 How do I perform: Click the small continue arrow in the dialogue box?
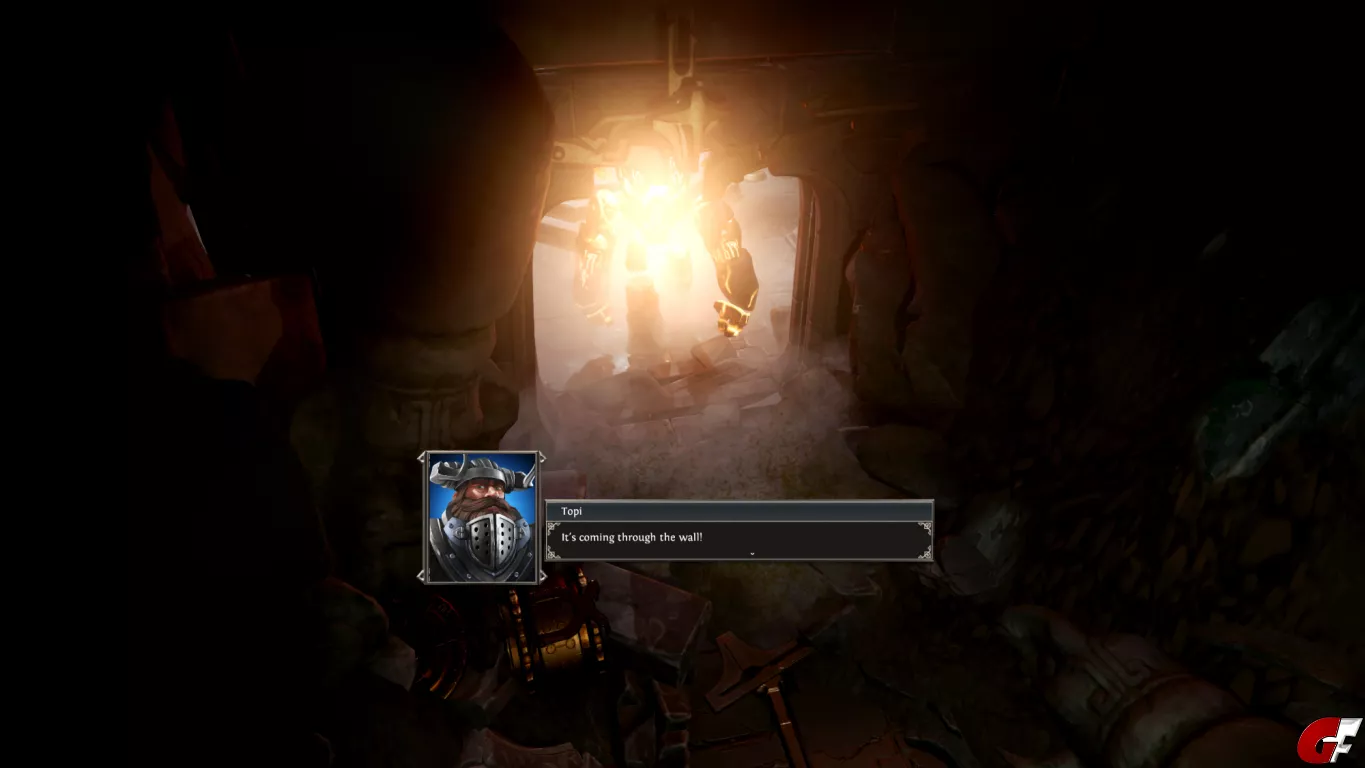(x=751, y=553)
